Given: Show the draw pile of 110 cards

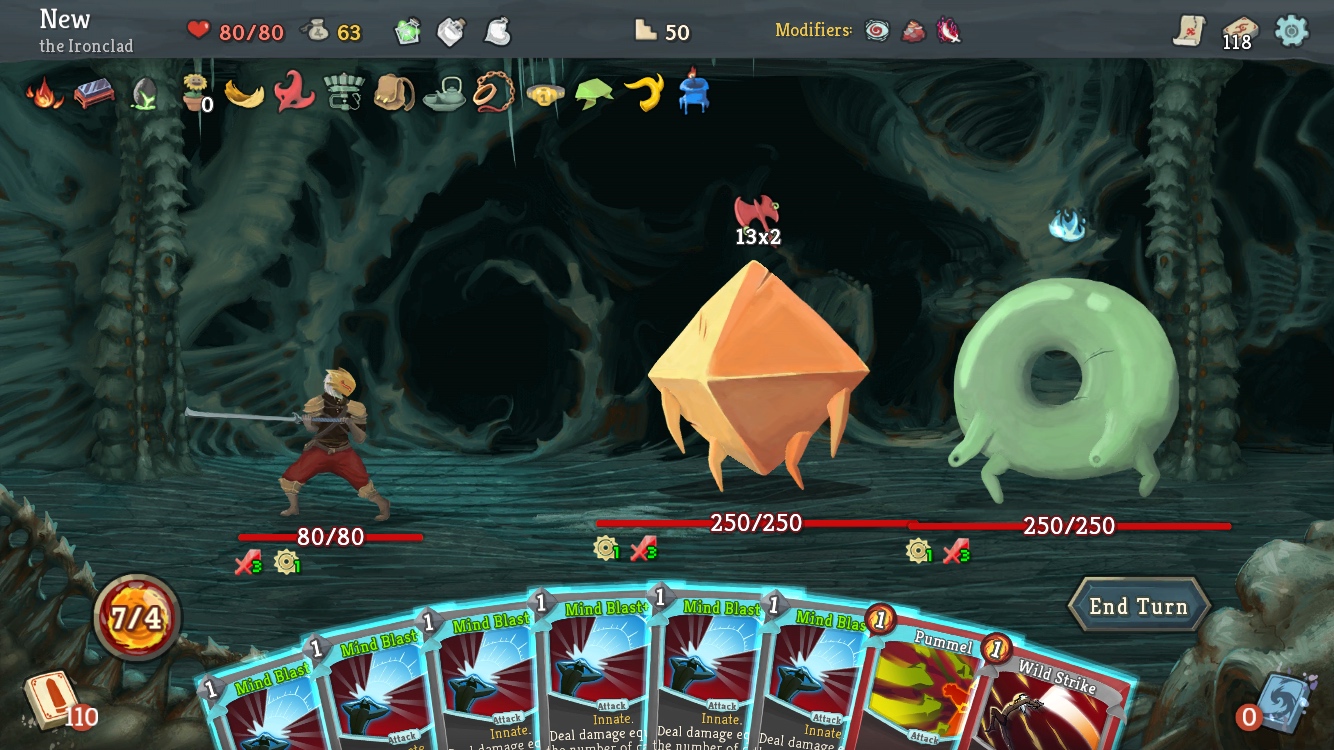Looking at the screenshot, I should tap(50, 699).
